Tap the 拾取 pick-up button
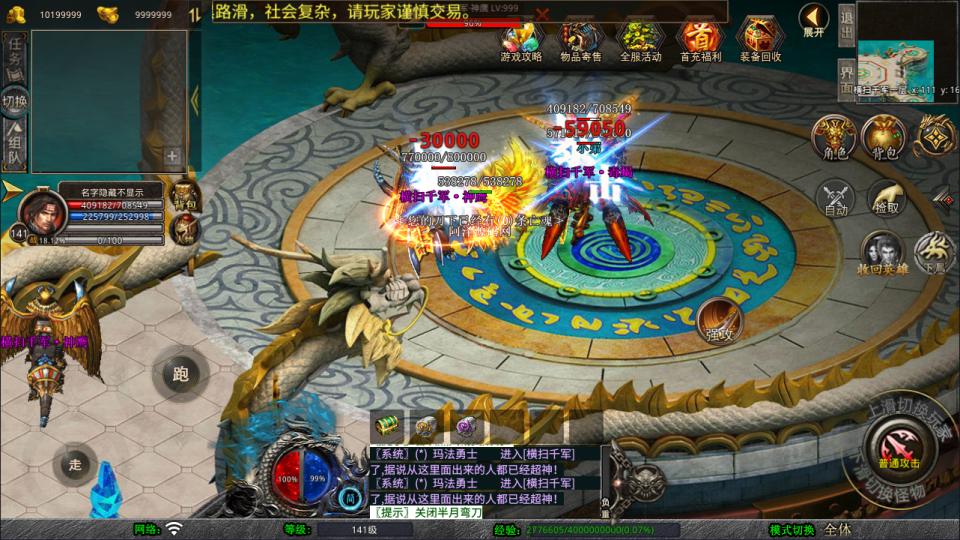The height and width of the screenshot is (540, 960). point(885,199)
